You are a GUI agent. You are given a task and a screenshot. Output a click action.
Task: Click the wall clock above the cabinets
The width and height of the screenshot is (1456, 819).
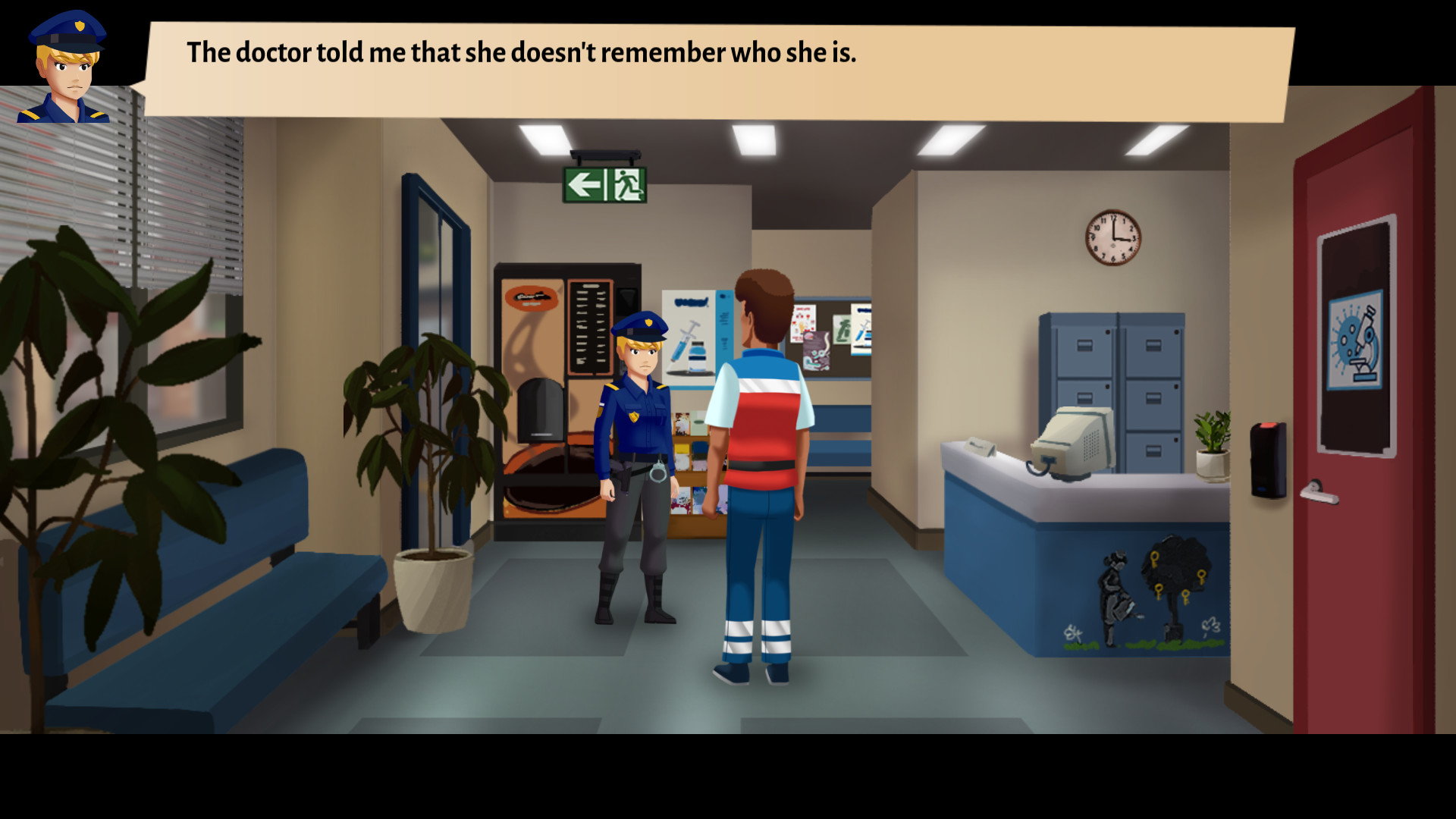[x=1112, y=238]
